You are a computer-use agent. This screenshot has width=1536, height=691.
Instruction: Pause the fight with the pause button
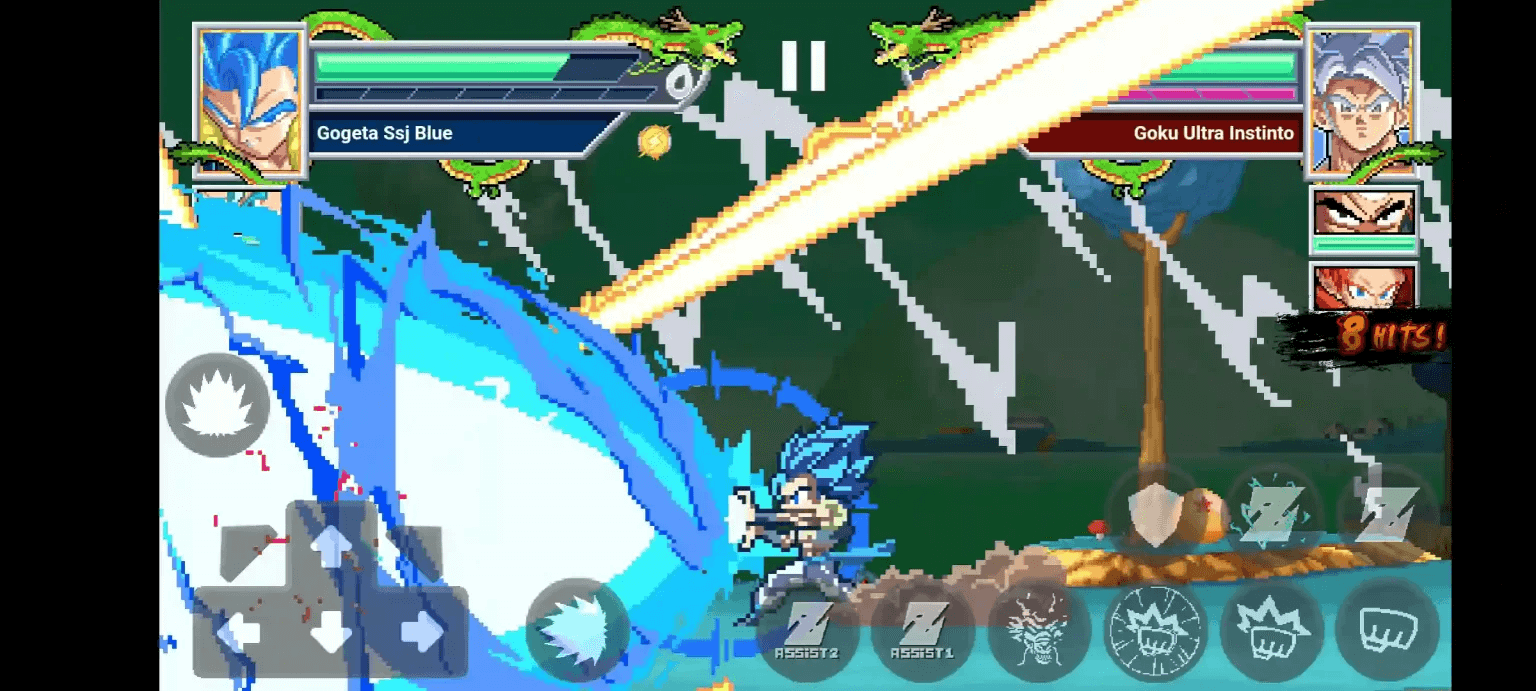803,66
